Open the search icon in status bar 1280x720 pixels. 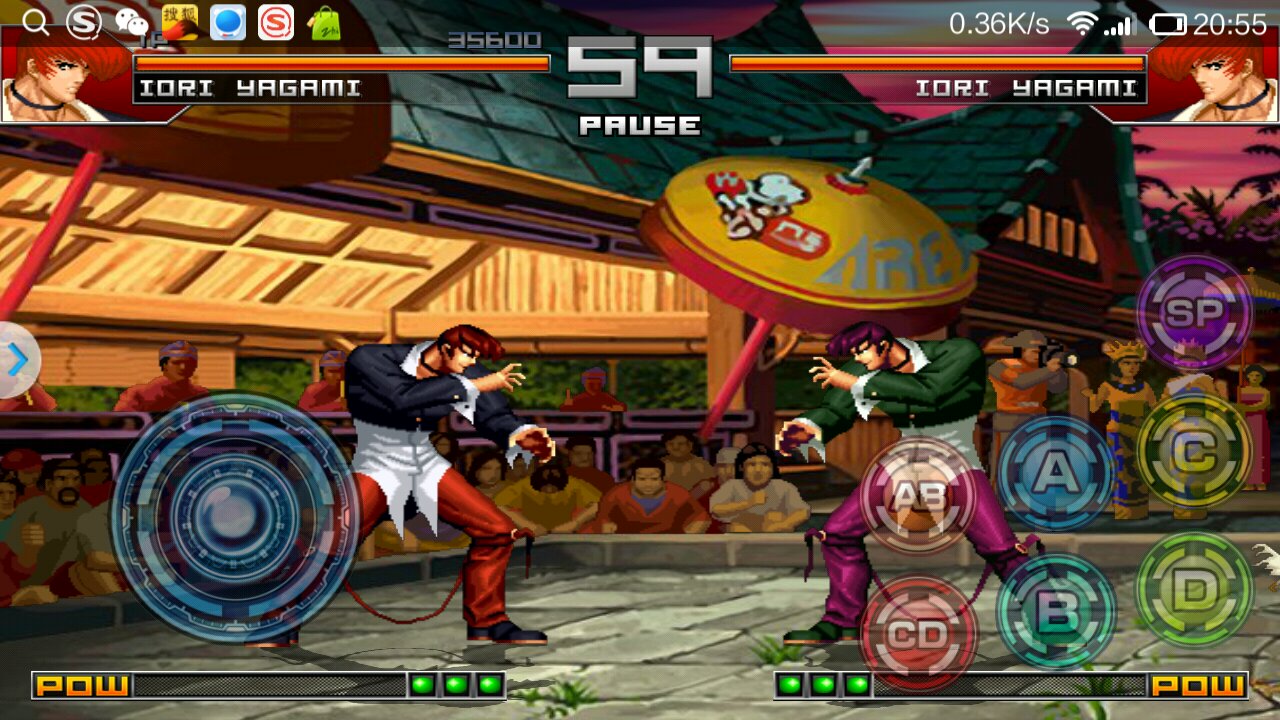point(36,22)
